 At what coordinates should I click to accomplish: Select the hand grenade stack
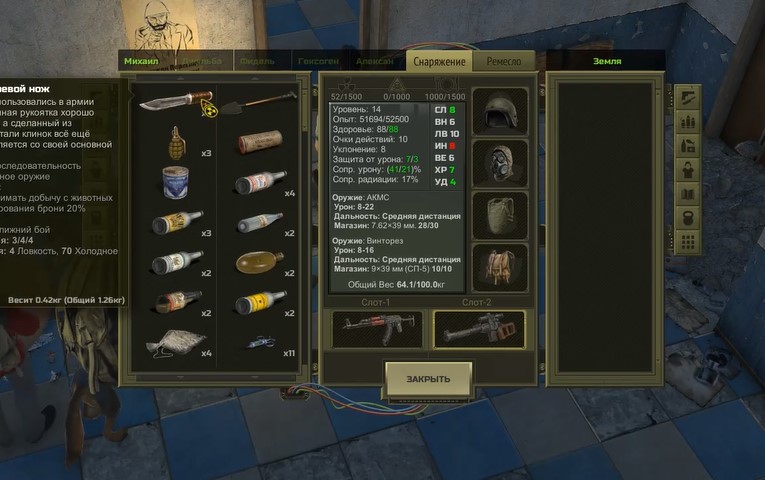178,139
